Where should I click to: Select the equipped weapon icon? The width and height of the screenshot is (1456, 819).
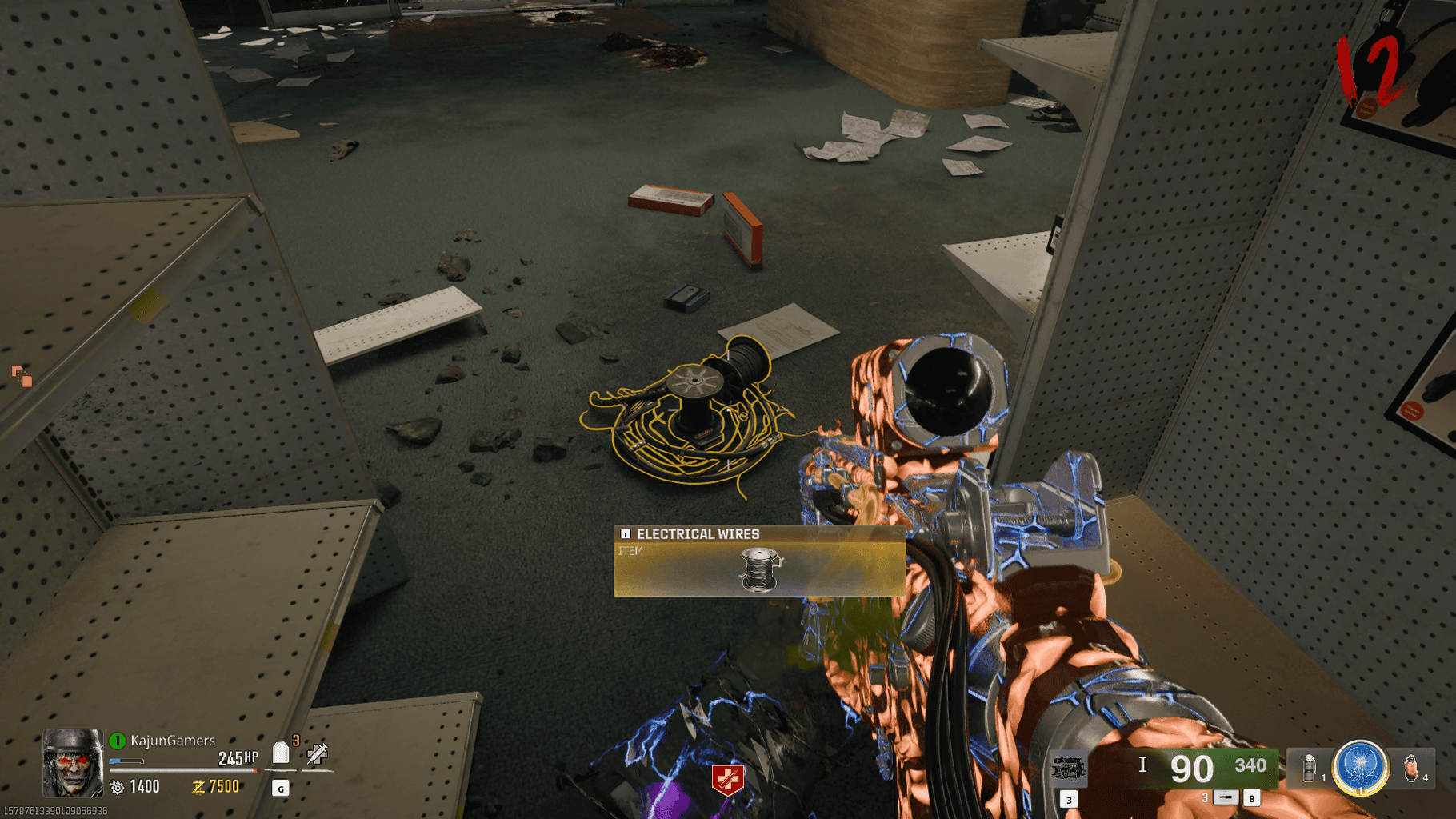point(1068,769)
